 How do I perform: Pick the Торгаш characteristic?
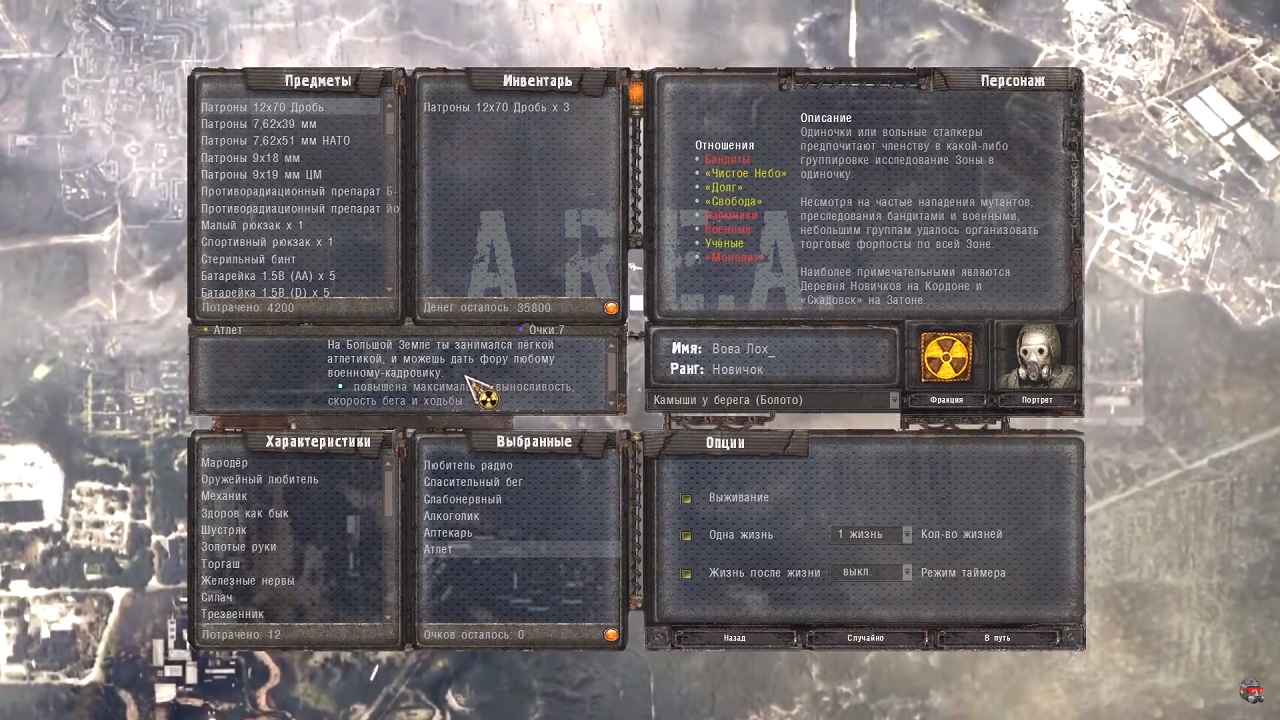tap(221, 564)
